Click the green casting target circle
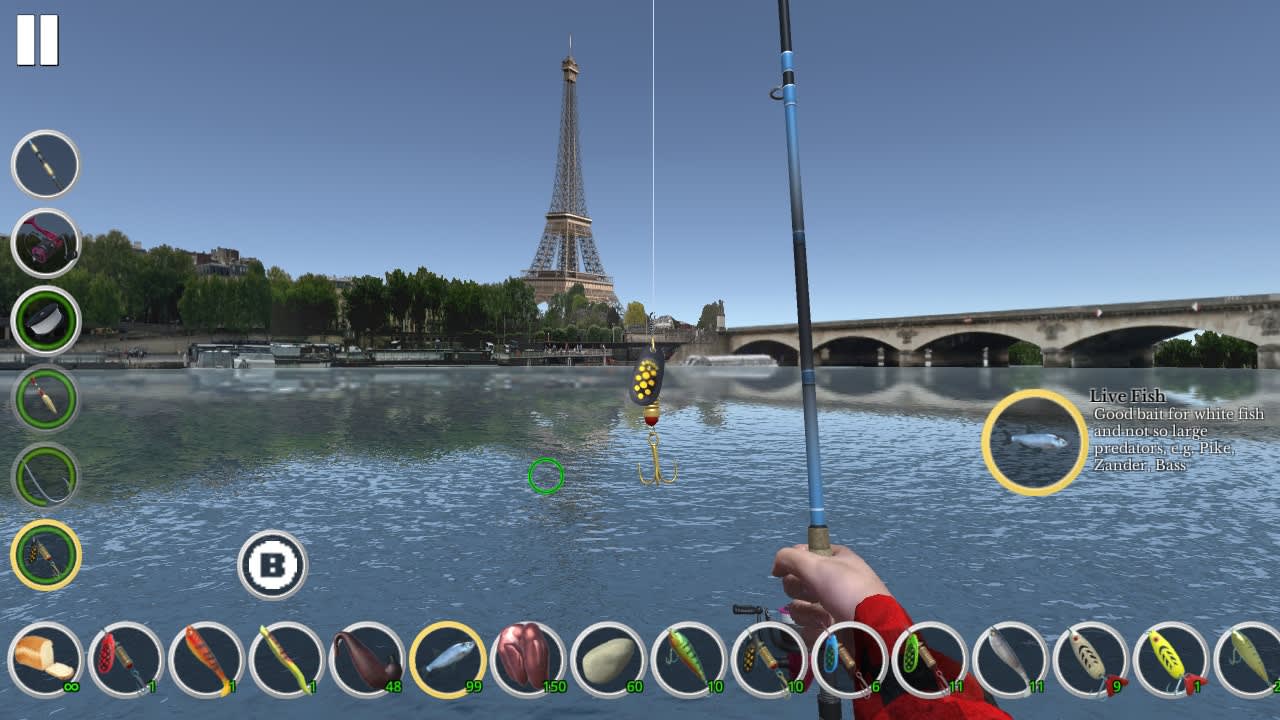Viewport: 1280px width, 720px height. pos(545,475)
